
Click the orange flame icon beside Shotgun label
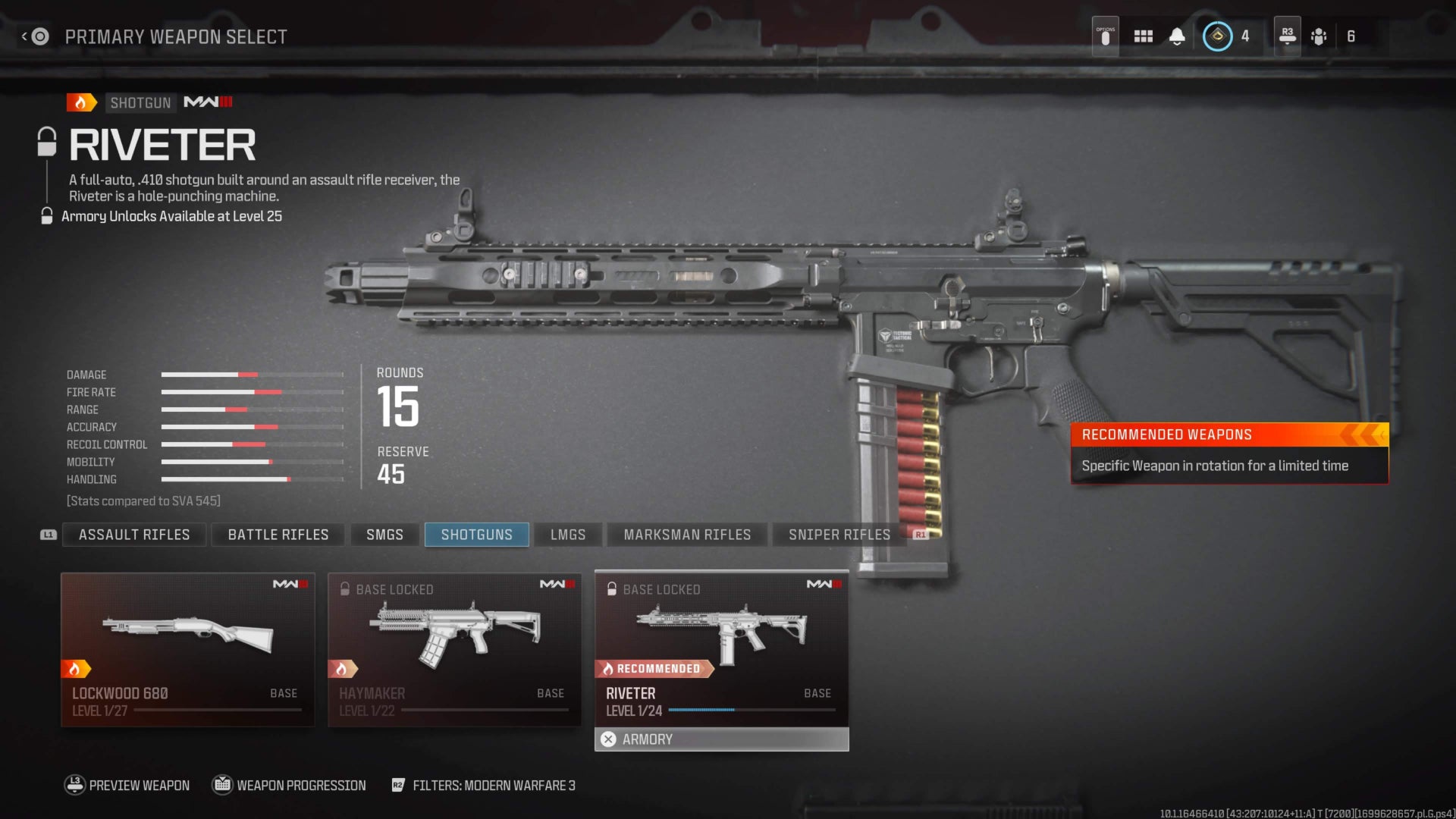[81, 102]
